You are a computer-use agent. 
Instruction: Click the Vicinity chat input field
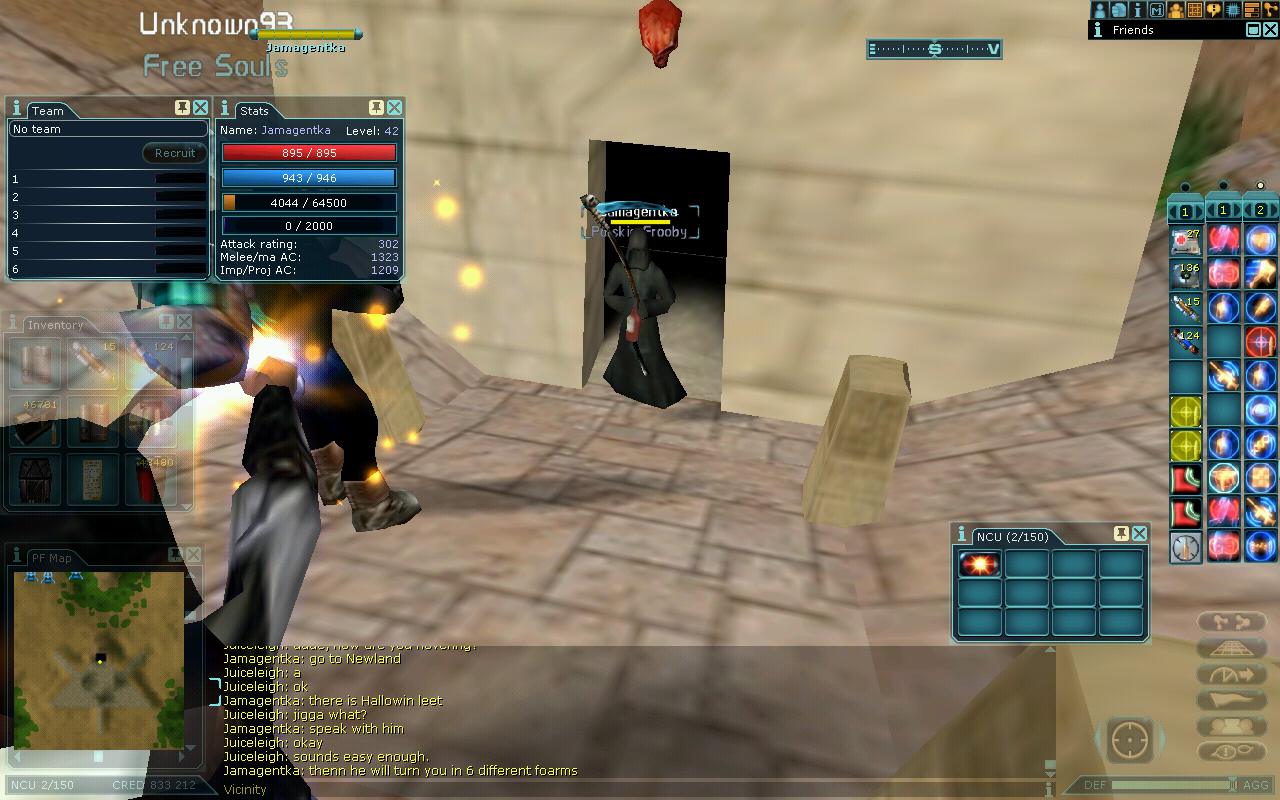point(630,789)
